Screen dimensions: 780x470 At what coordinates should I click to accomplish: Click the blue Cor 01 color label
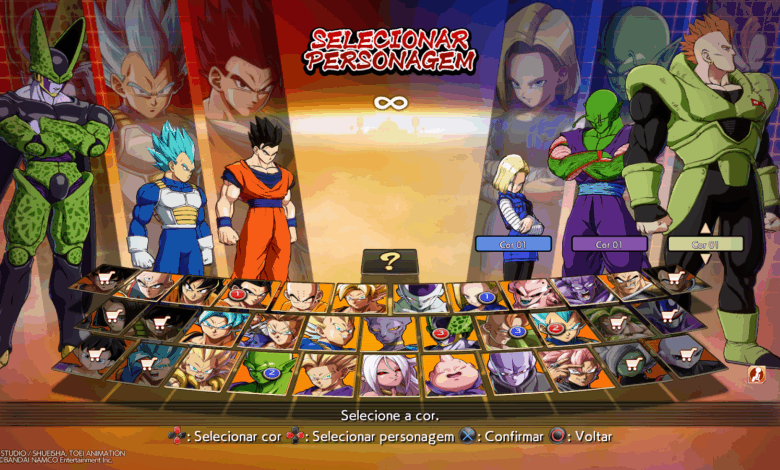click(x=513, y=243)
